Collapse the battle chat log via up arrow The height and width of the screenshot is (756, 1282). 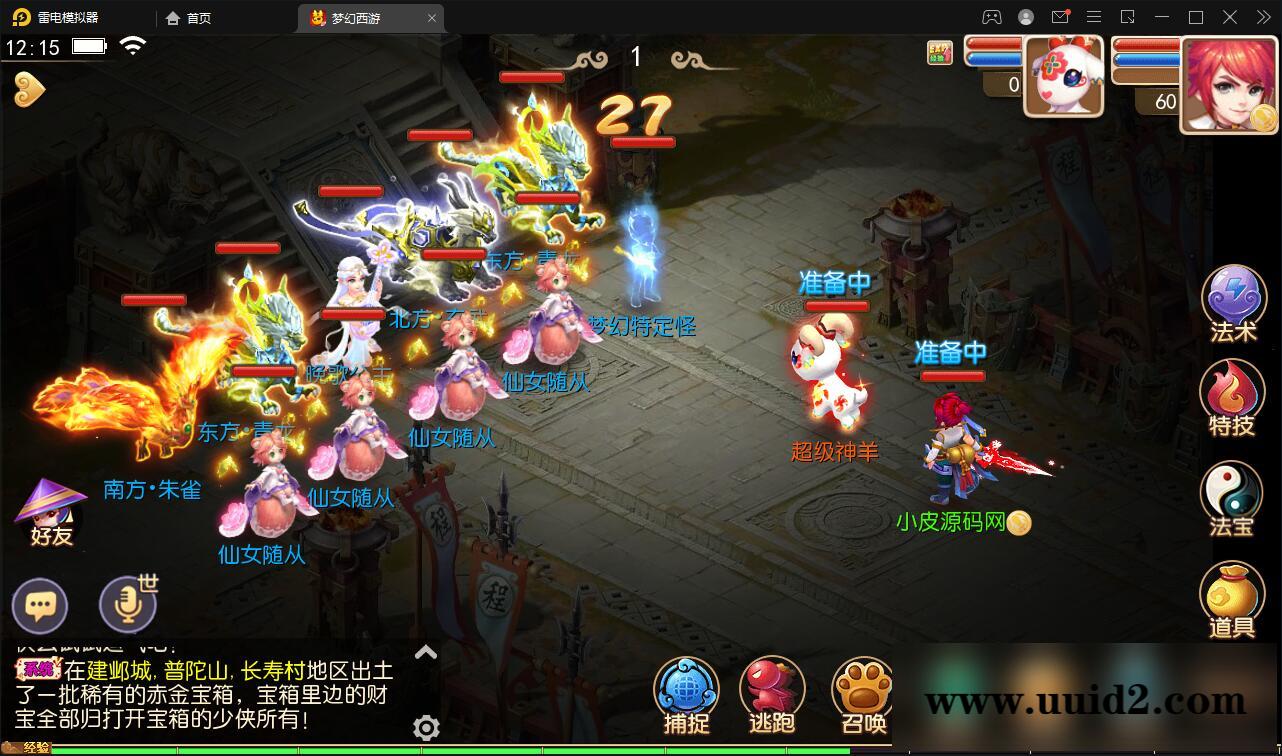[426, 651]
